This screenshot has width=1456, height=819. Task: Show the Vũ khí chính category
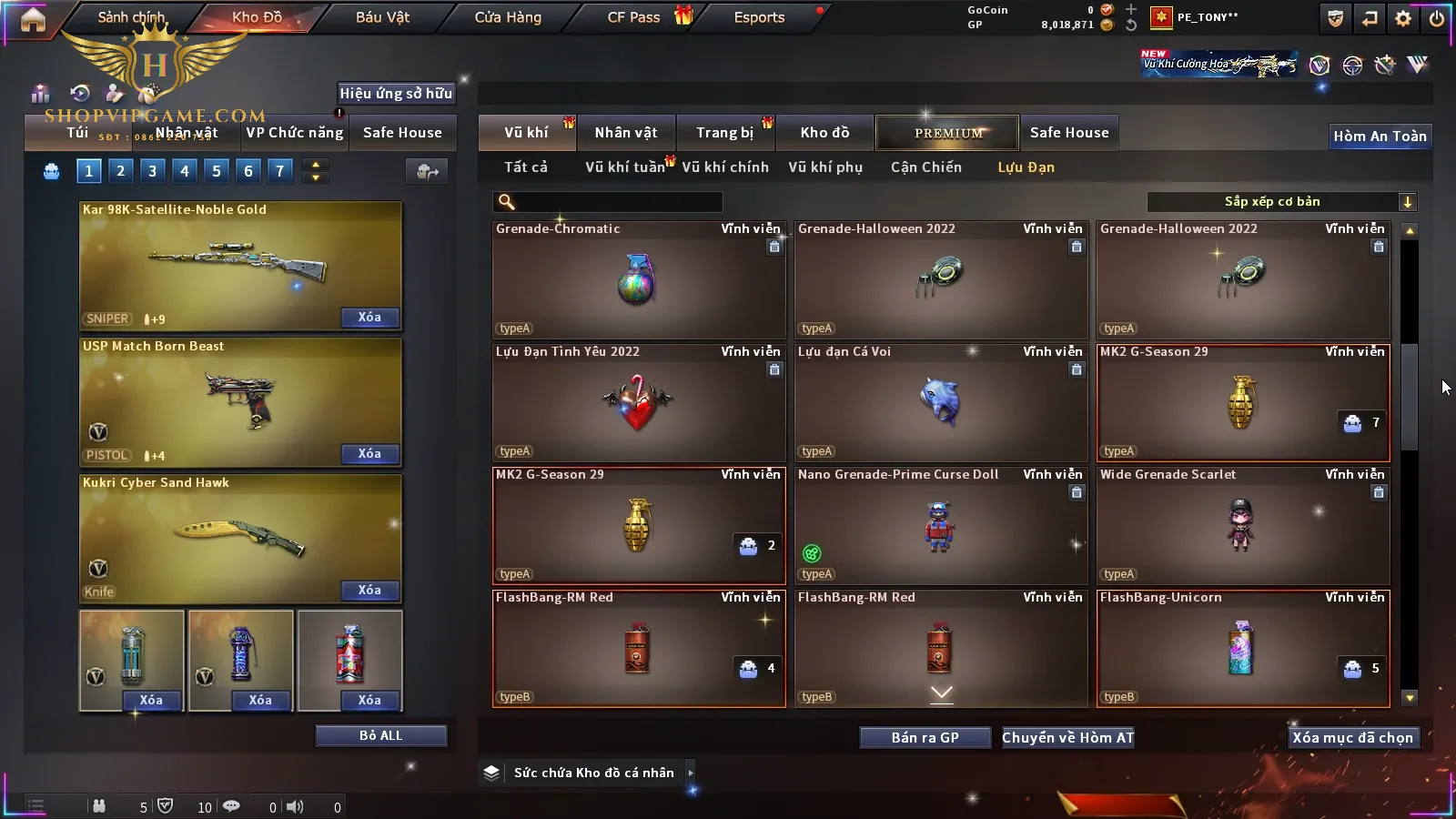click(x=724, y=167)
